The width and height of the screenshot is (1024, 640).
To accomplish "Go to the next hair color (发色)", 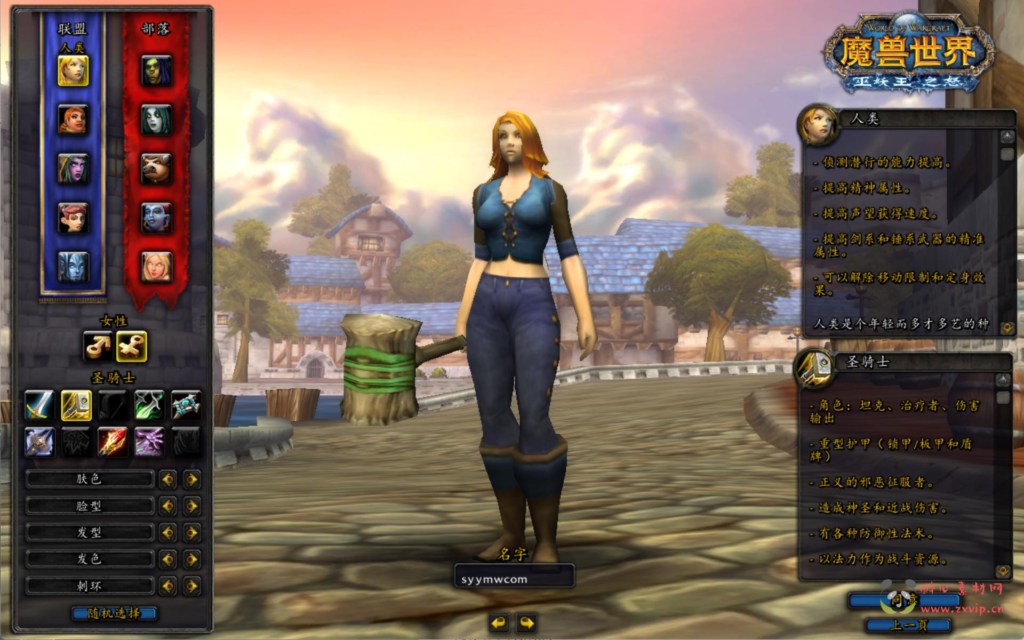I will click(x=192, y=559).
